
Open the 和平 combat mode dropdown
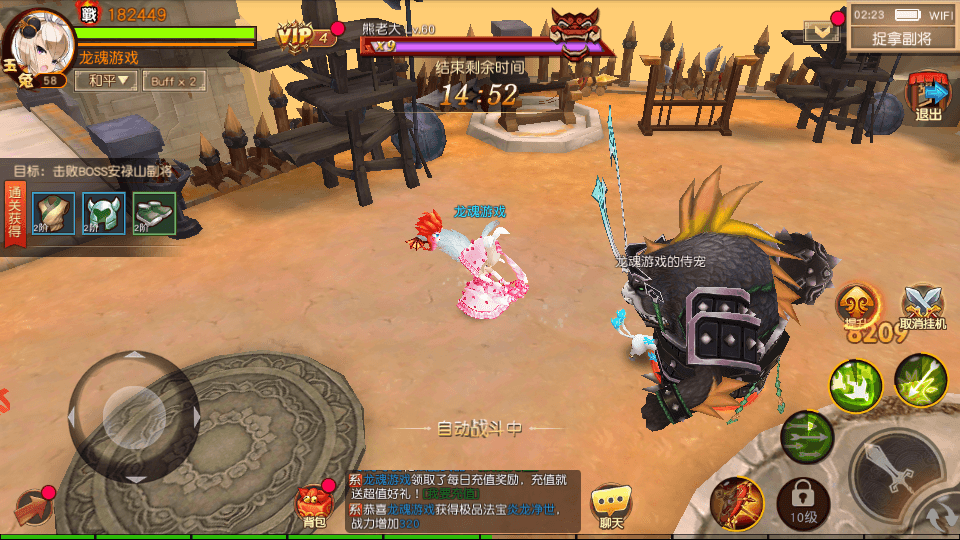point(108,80)
